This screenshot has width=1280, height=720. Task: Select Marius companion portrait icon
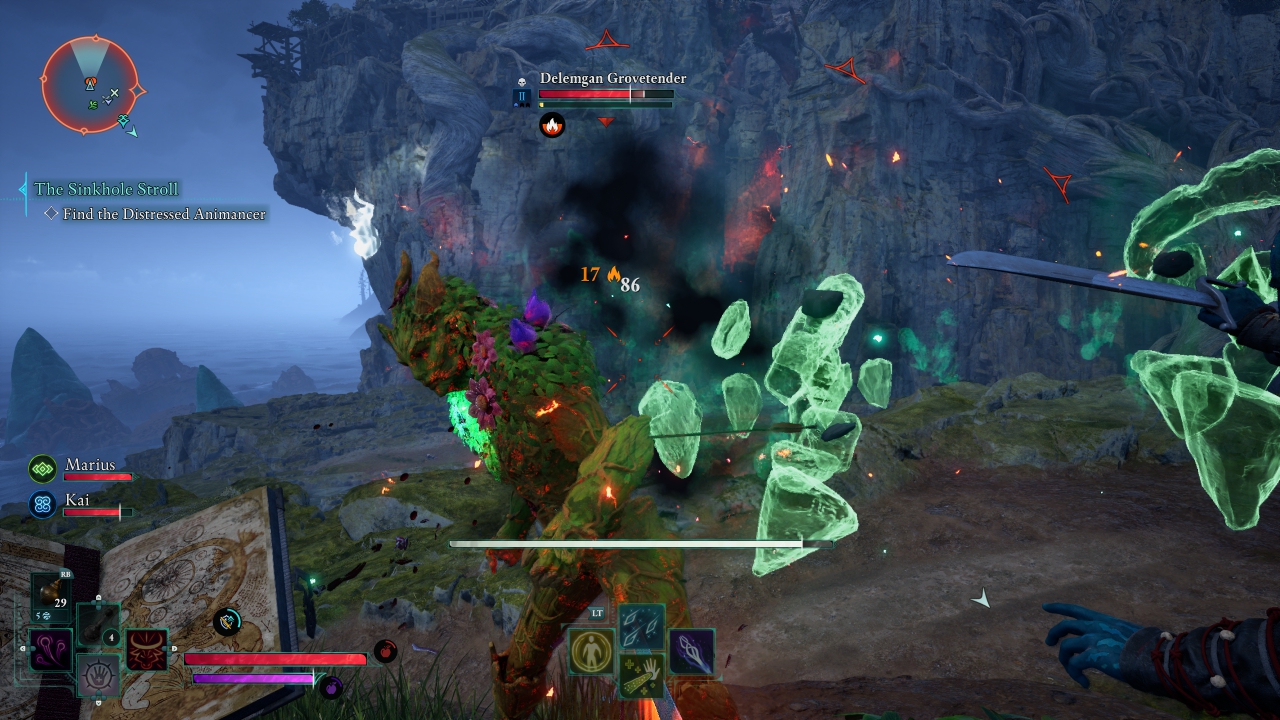pyautogui.click(x=42, y=468)
